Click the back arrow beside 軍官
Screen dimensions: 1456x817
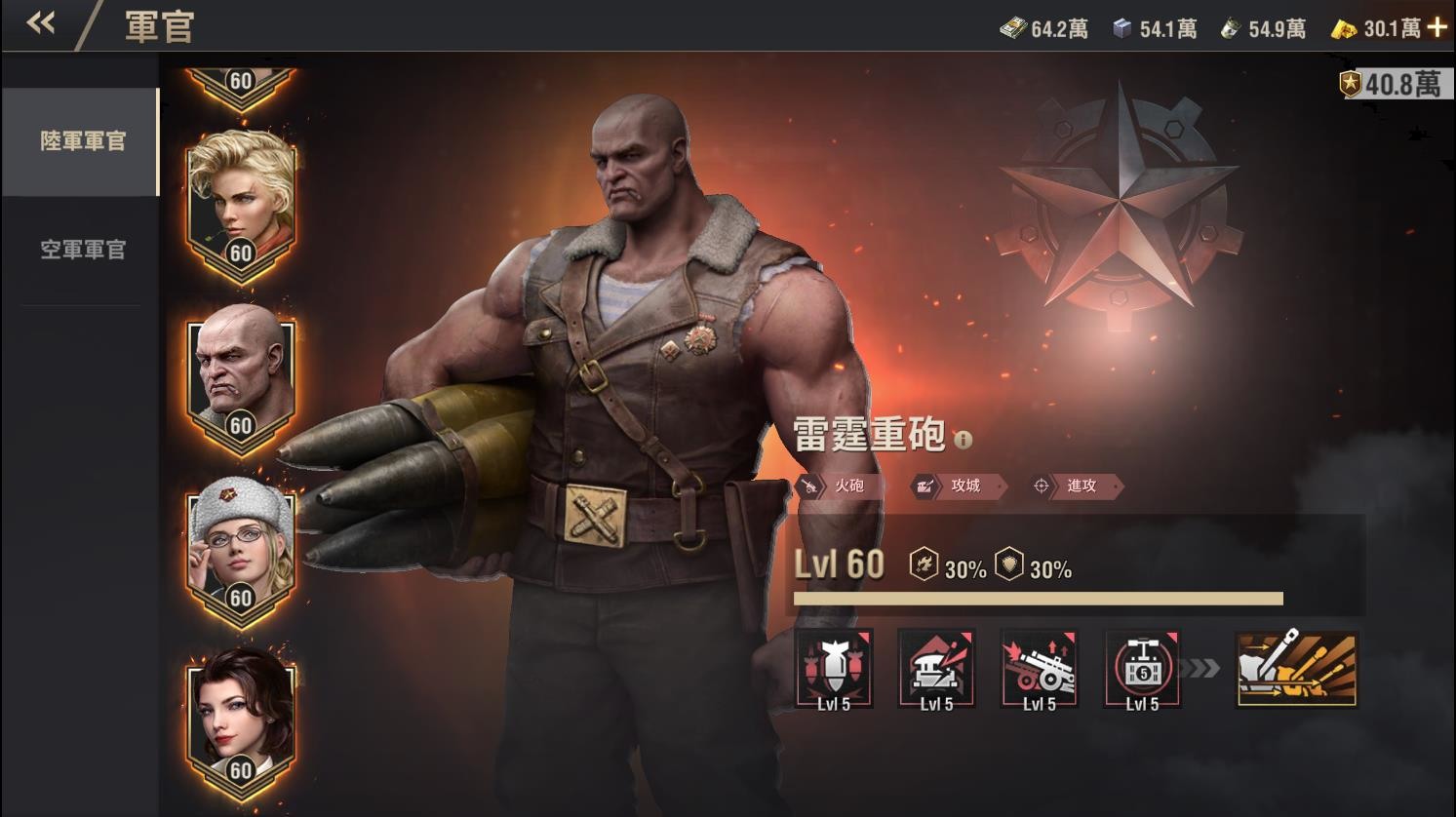tap(40, 23)
